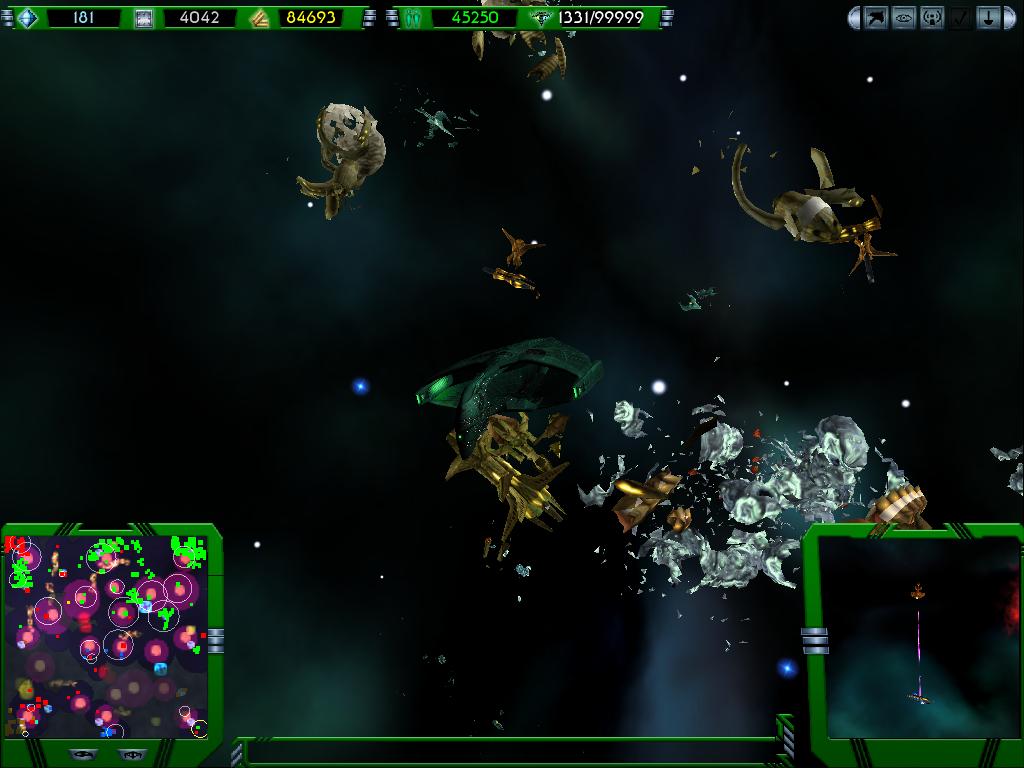Image resolution: width=1024 pixels, height=768 pixels.
Task: Toggle the eye icon button
Action: click(x=904, y=18)
